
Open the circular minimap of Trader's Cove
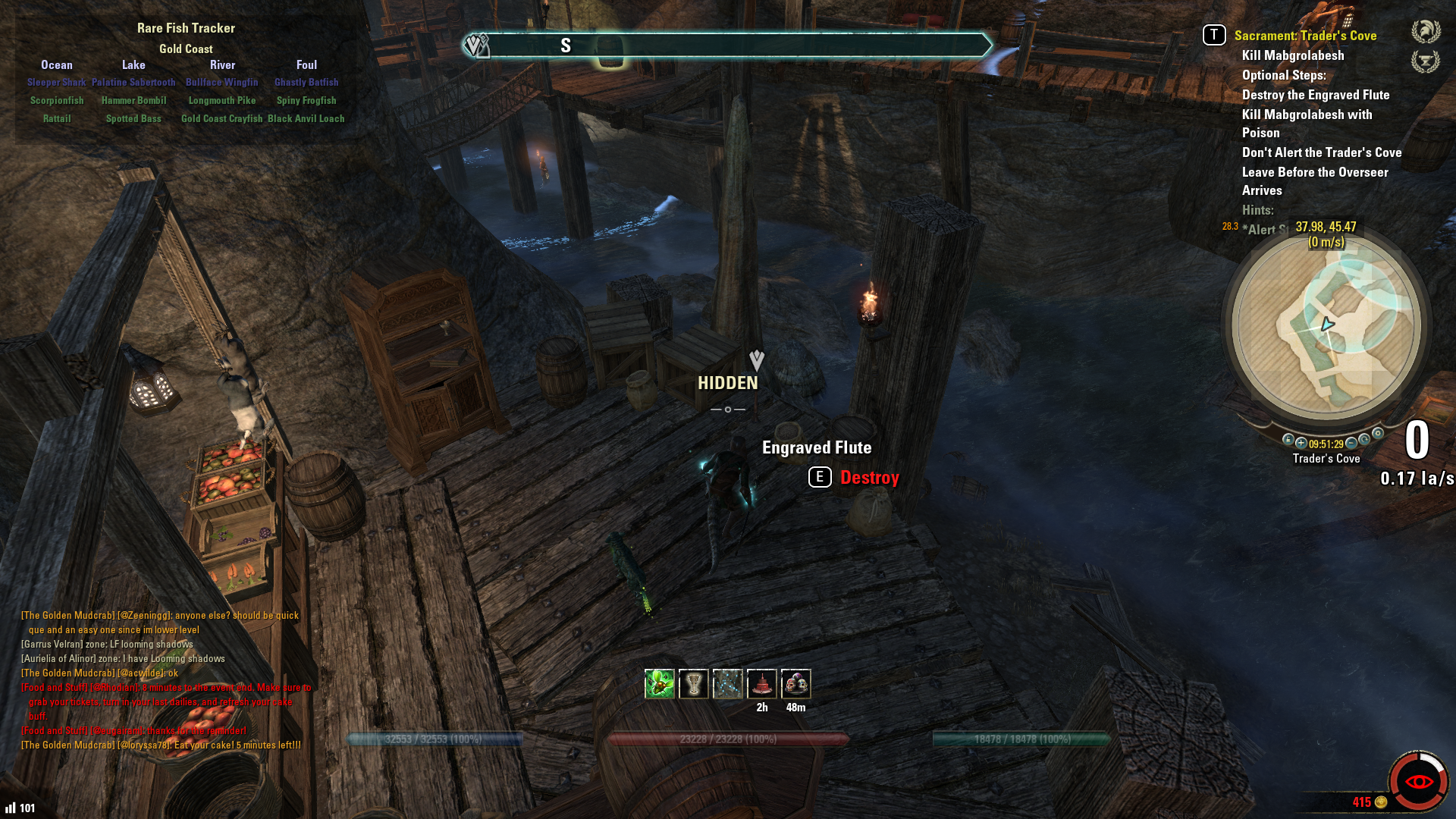(1326, 326)
